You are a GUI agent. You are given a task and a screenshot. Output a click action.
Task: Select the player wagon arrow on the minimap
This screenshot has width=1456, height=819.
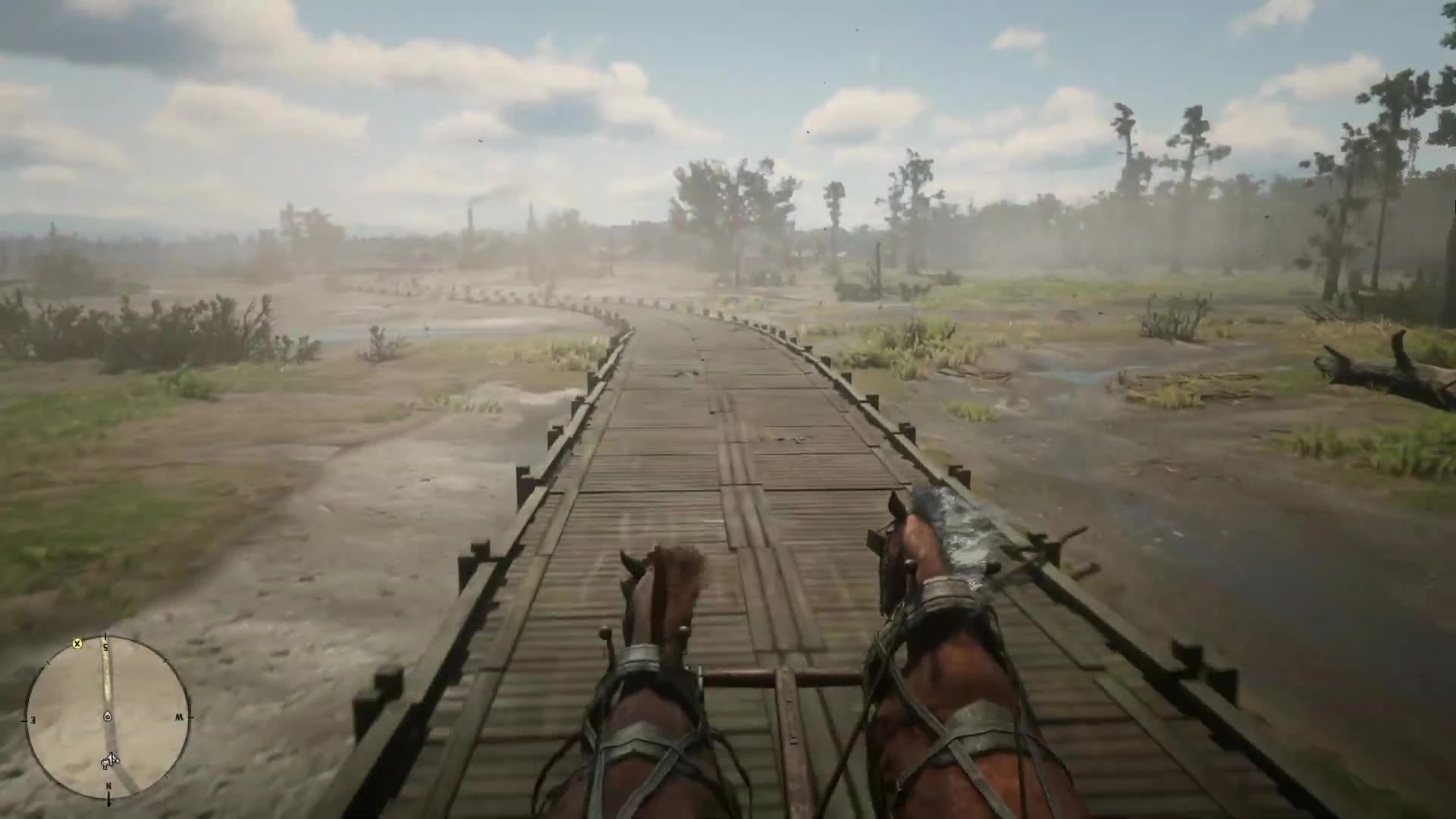pos(111,759)
